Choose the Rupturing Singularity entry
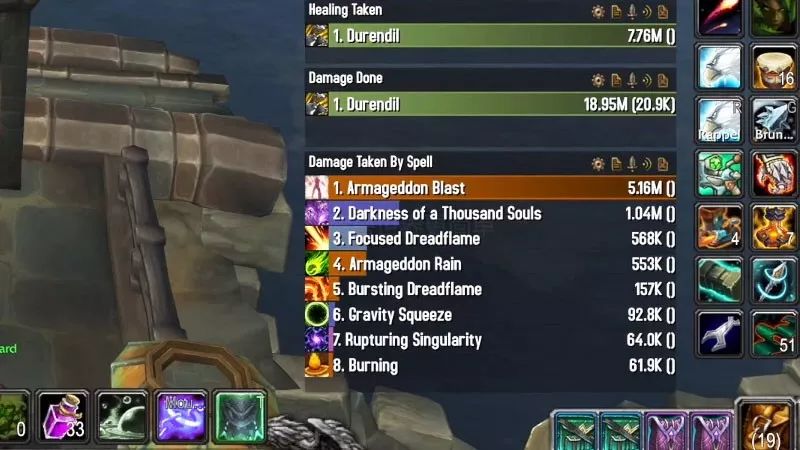The width and height of the screenshot is (800, 450). [490, 340]
